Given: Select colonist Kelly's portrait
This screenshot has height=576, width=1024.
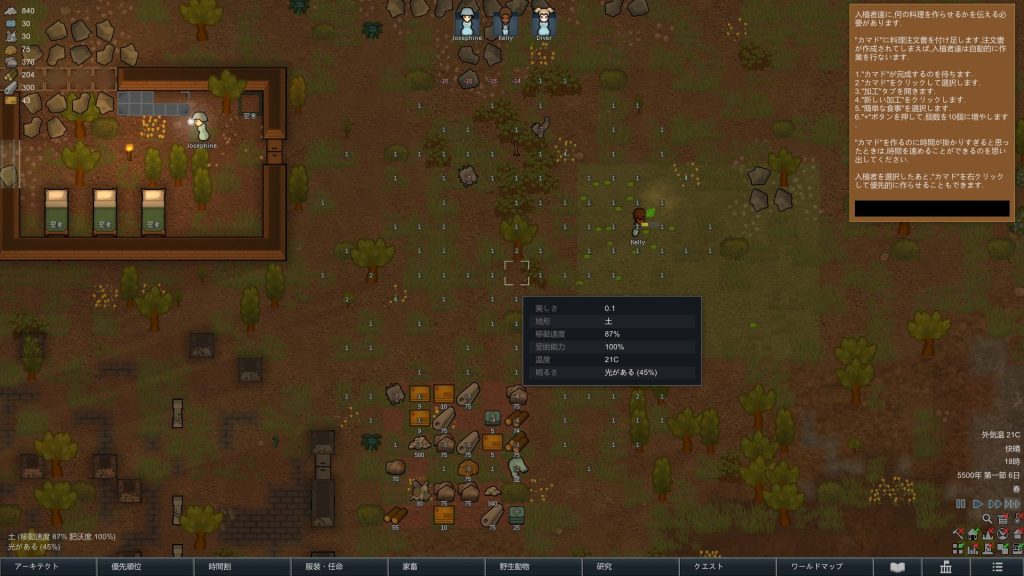Looking at the screenshot, I should (x=505, y=22).
